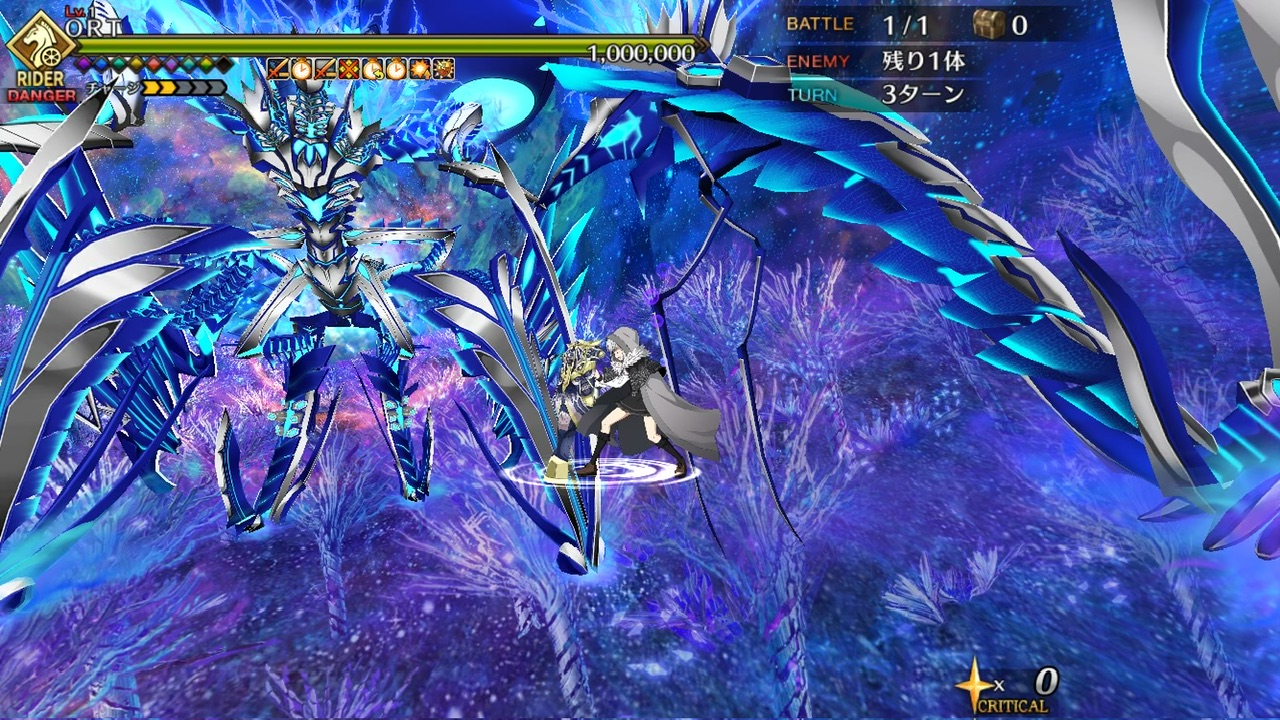This screenshot has width=1280, height=720.
Task: Select the ORT enemy name plate
Action: [x=96, y=28]
